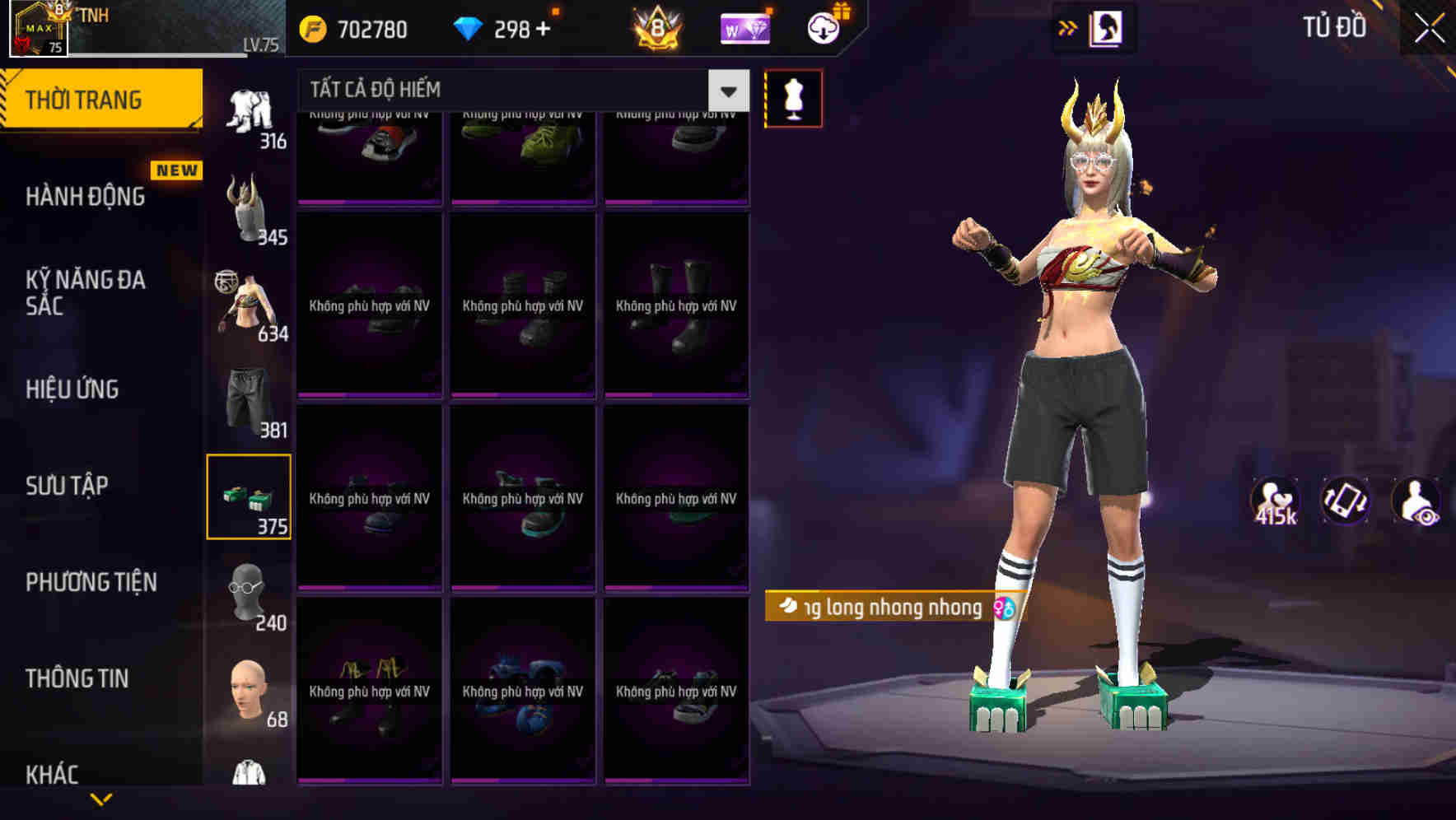Open the weapon vault with purple W icon
Image resolution: width=1456 pixels, height=820 pixels.
point(745,27)
